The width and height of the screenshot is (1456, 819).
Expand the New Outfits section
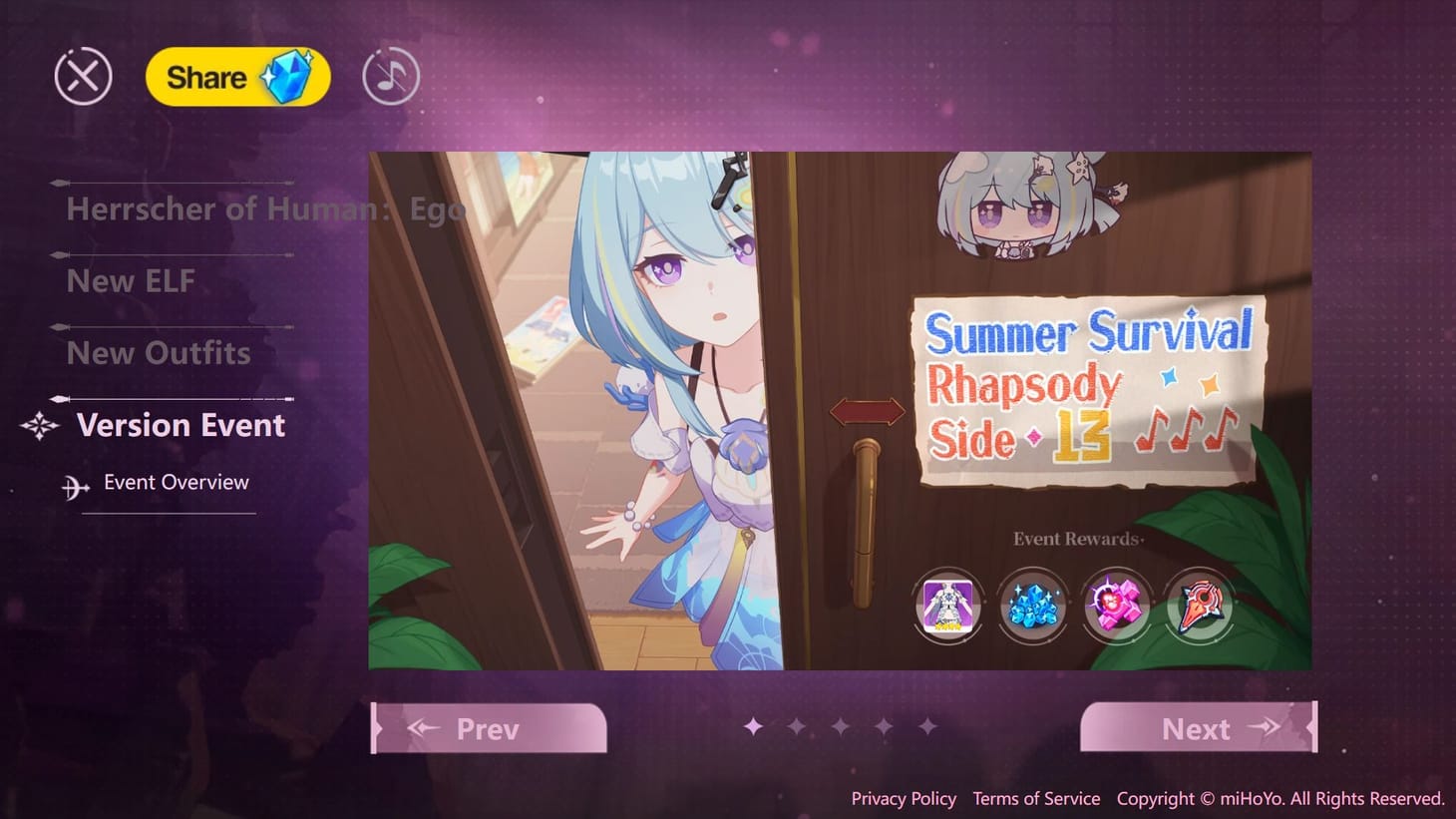pyautogui.click(x=158, y=352)
